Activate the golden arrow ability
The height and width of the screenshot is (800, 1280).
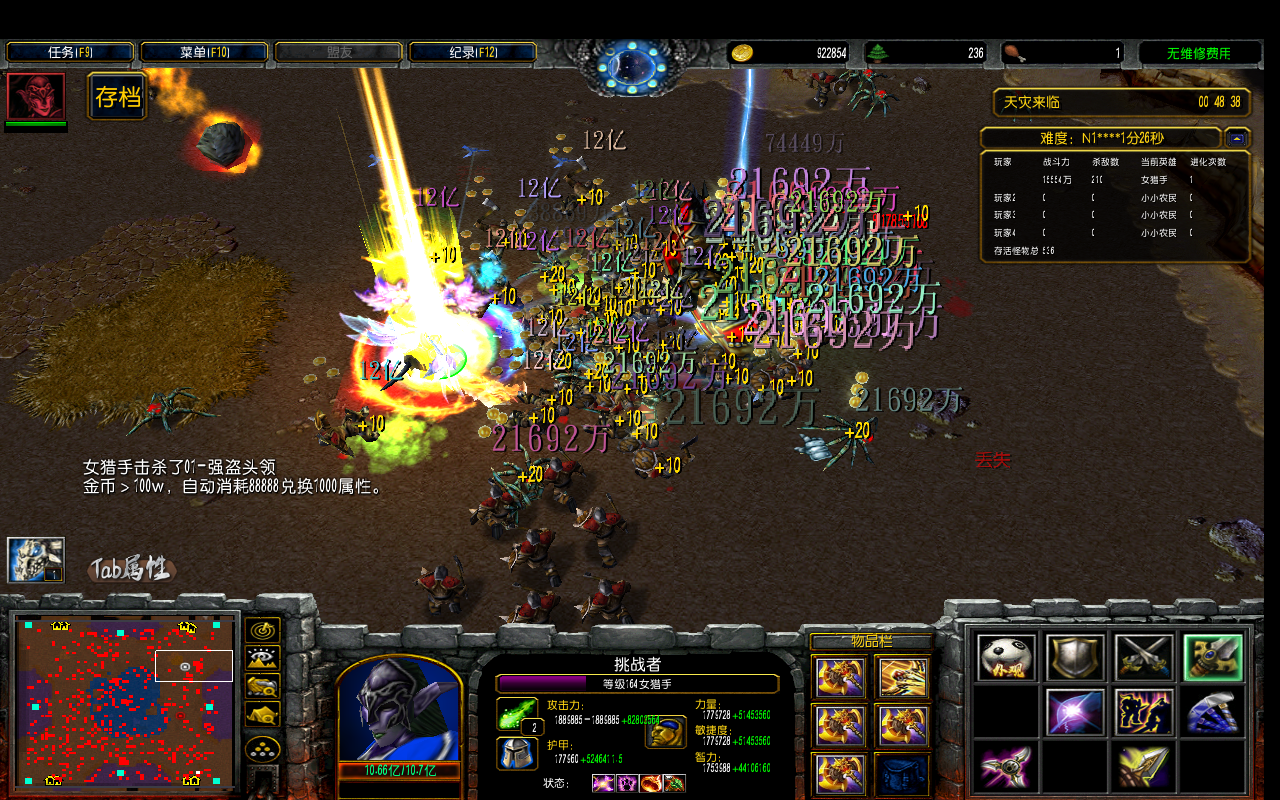(x=1144, y=766)
